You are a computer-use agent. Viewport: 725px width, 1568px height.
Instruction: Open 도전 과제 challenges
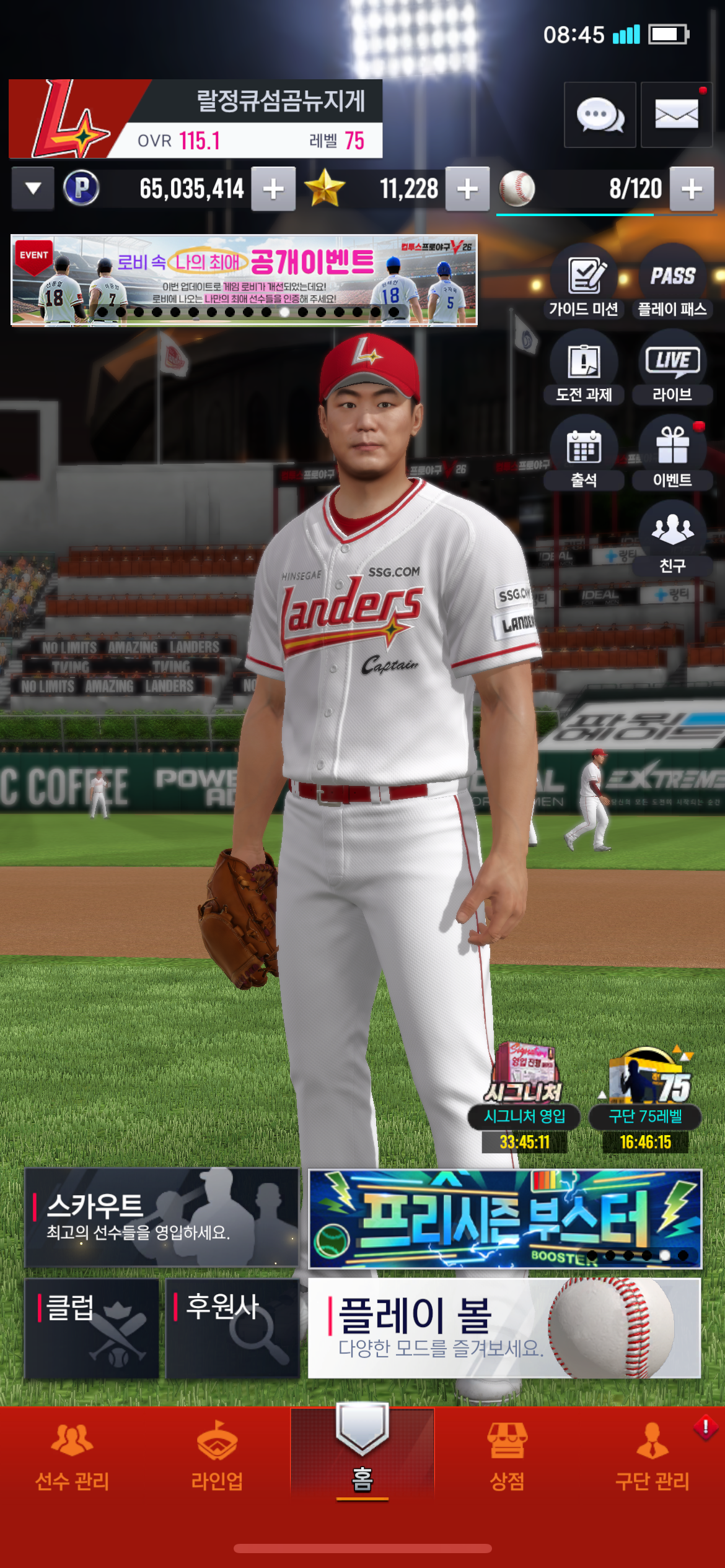coord(584,368)
